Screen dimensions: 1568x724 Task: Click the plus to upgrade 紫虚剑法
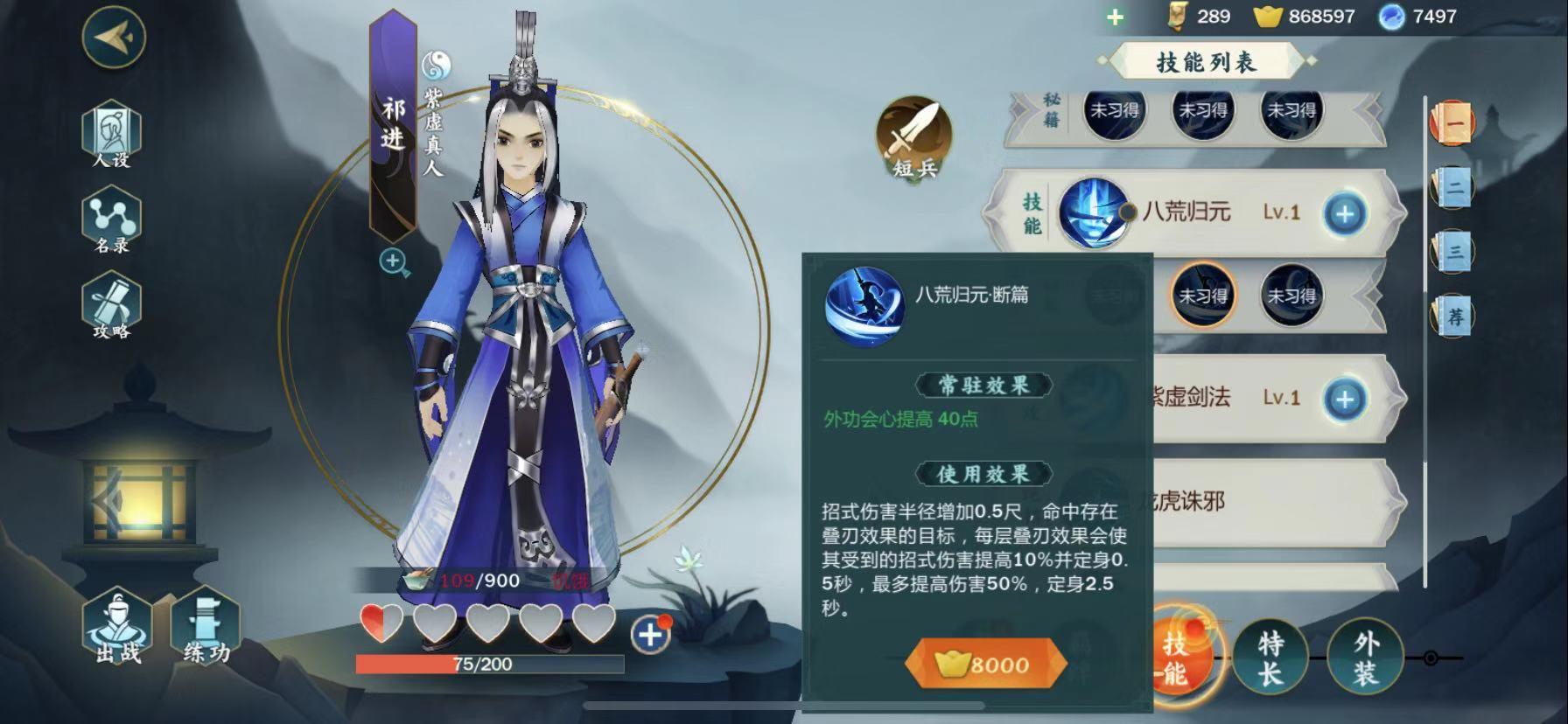(x=1345, y=399)
